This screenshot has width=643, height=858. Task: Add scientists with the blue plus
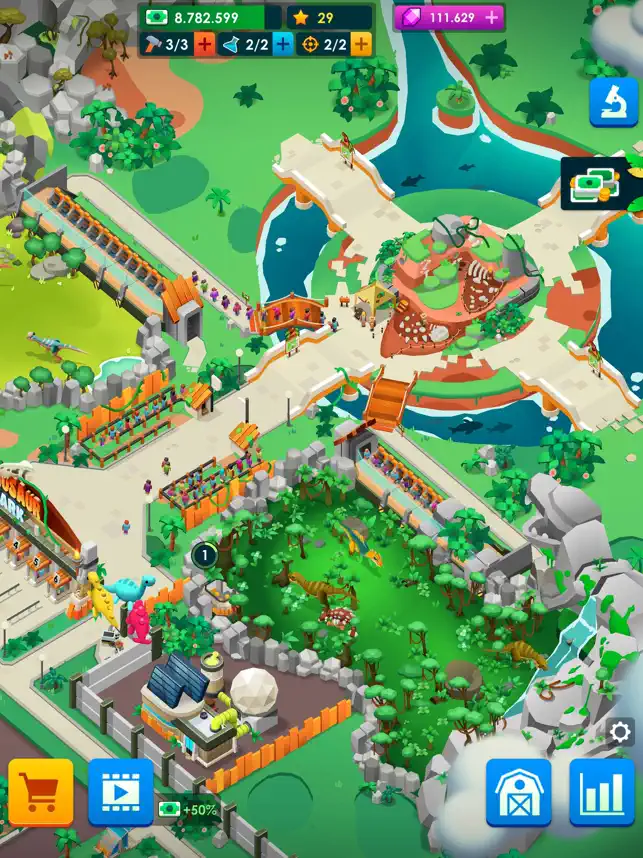(x=282, y=44)
